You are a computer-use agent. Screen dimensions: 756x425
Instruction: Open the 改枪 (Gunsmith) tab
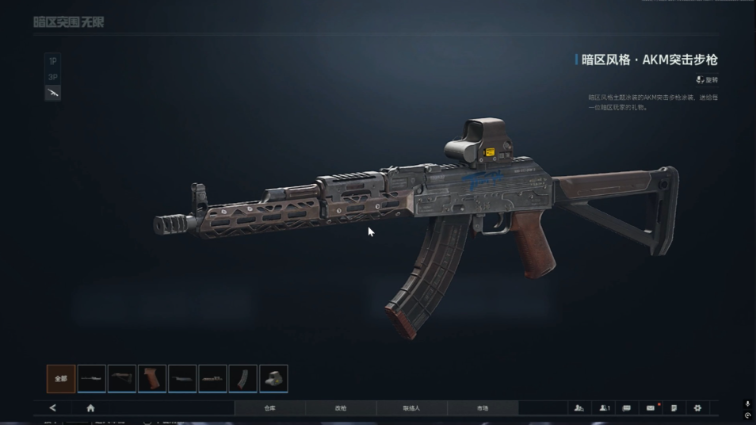(x=340, y=408)
